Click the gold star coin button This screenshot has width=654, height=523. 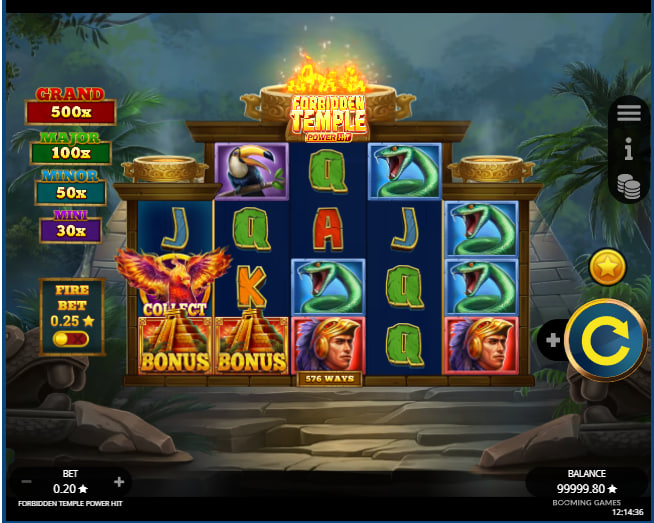[607, 267]
